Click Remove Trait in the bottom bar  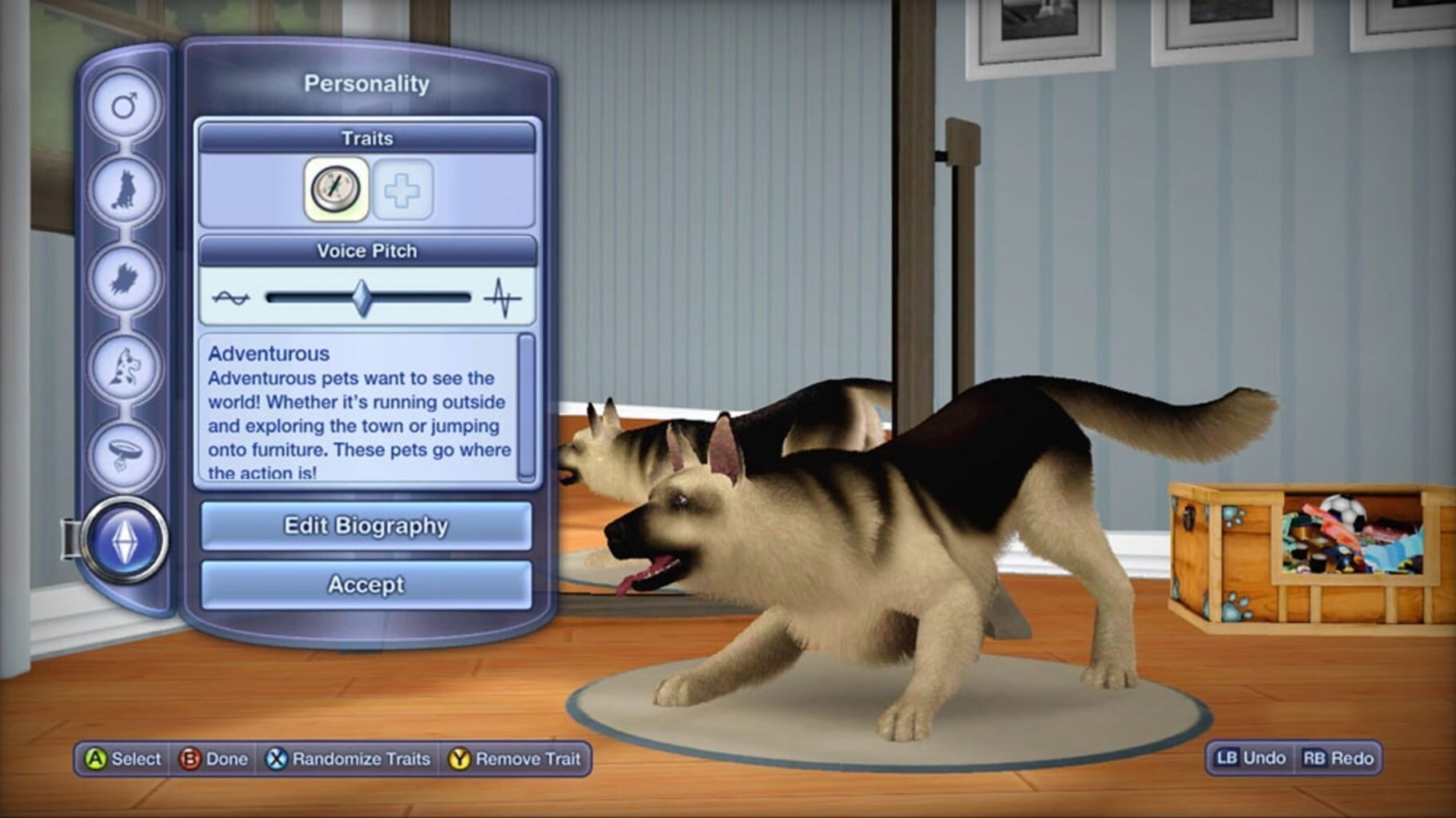point(515,760)
